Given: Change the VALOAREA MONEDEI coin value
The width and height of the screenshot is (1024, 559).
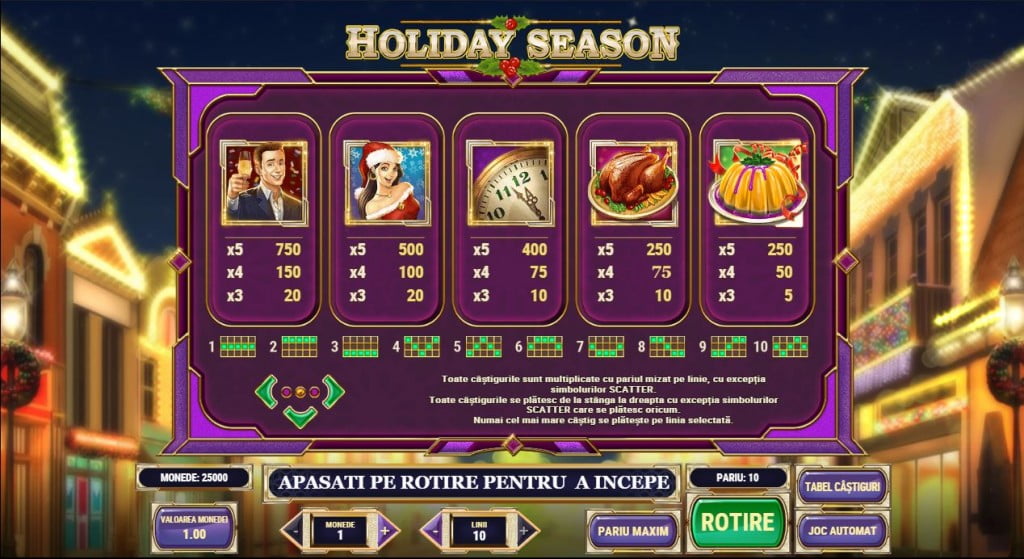Looking at the screenshot, I should (x=193, y=528).
